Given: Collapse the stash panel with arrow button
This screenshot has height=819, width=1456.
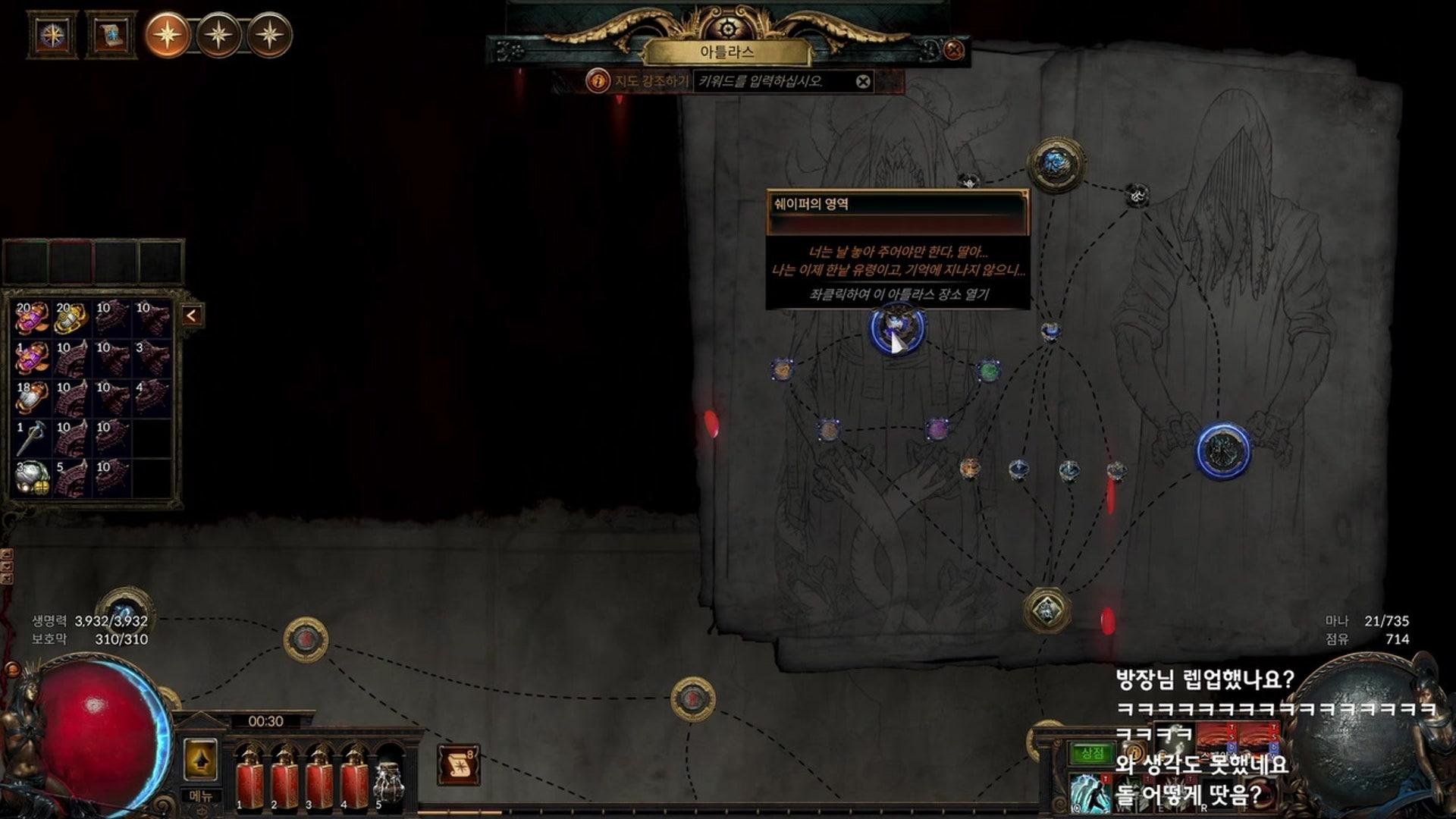Looking at the screenshot, I should [x=192, y=315].
